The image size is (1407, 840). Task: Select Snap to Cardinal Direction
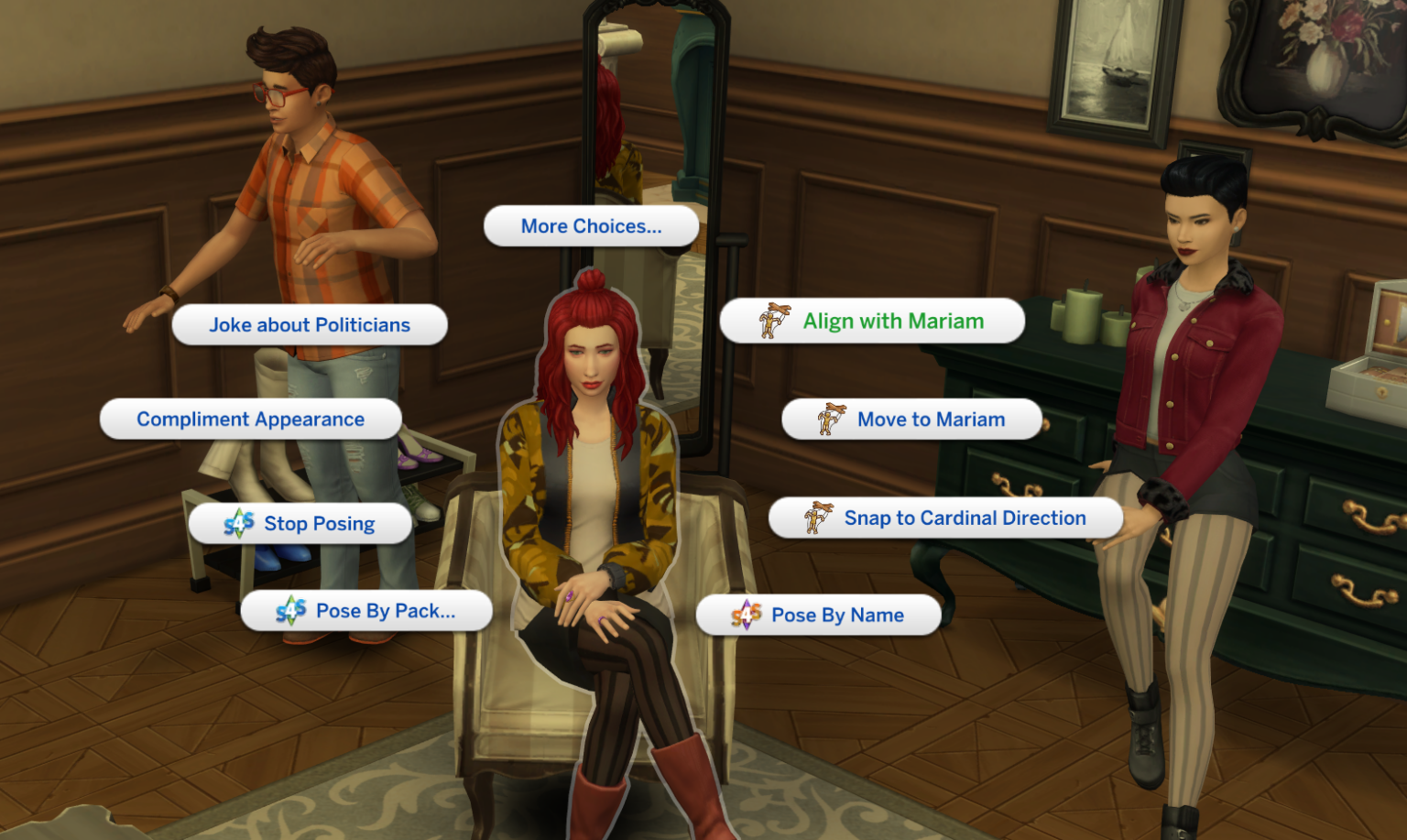click(x=965, y=517)
